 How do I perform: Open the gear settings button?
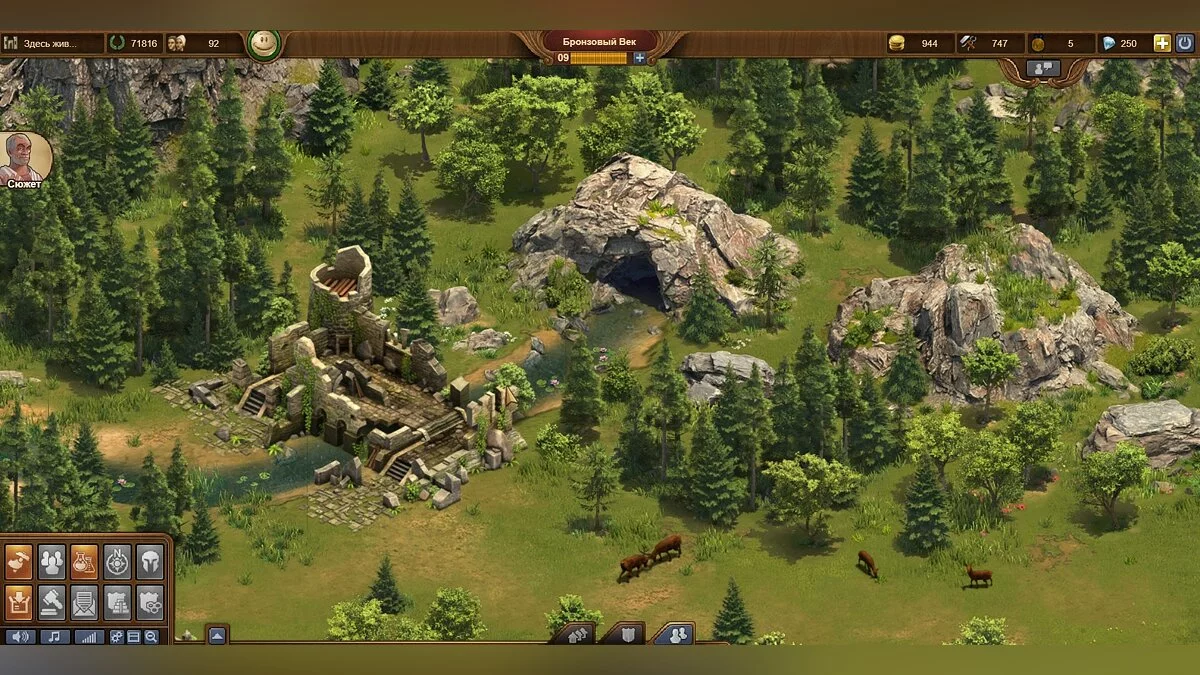coord(117,636)
